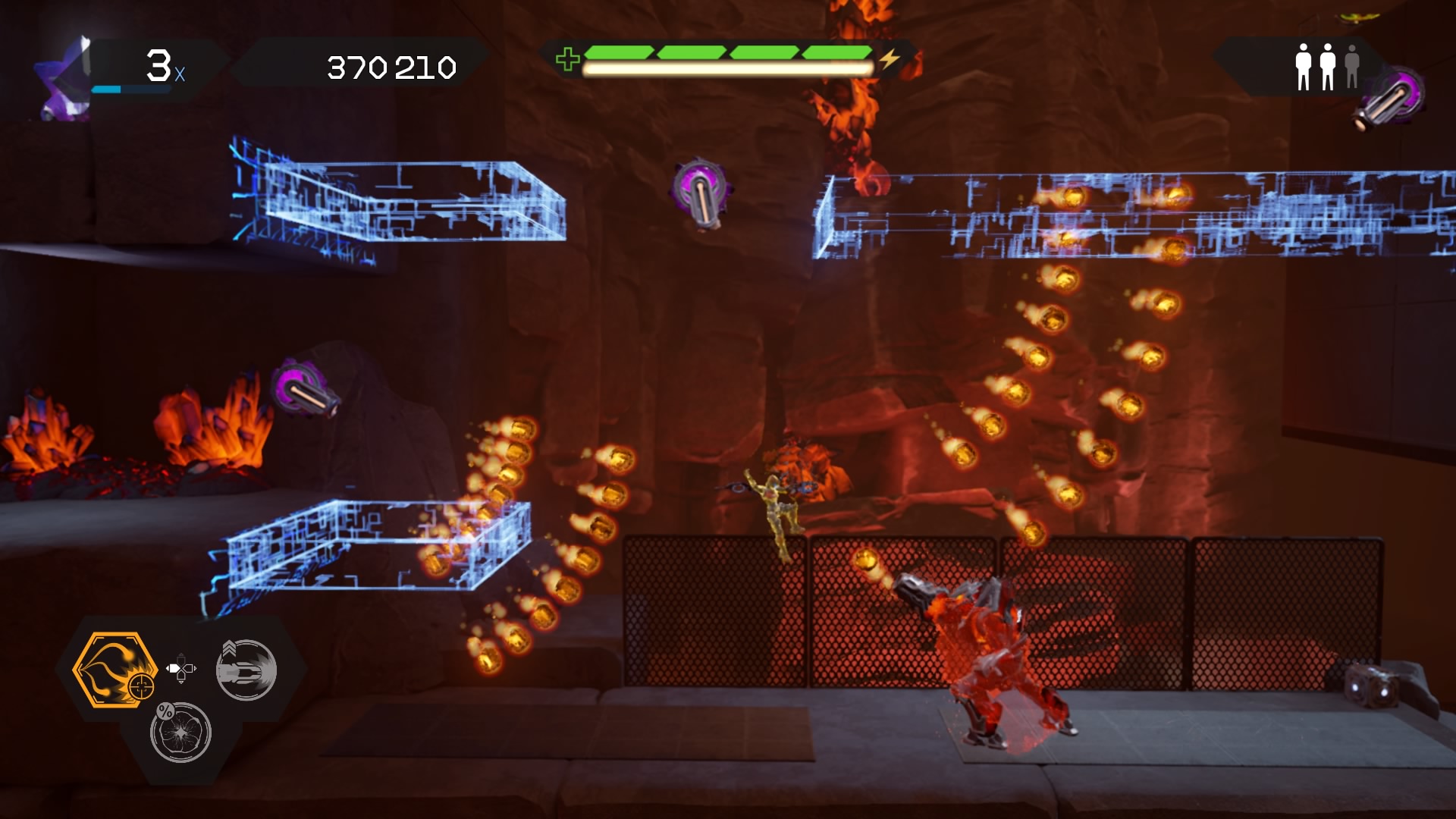
Task: Activate the shattered blast ability icon
Action: pos(180,733)
